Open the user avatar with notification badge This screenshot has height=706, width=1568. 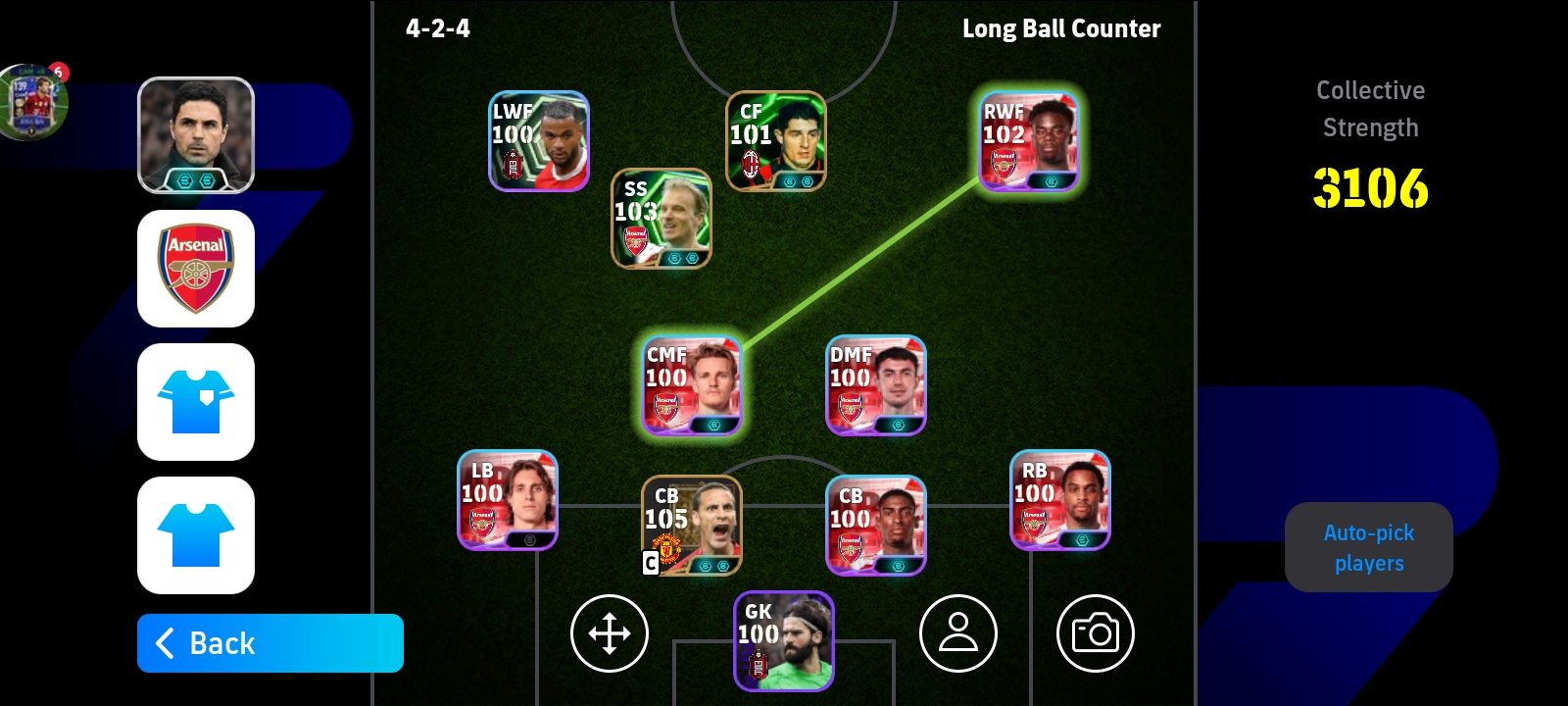pyautogui.click(x=34, y=102)
